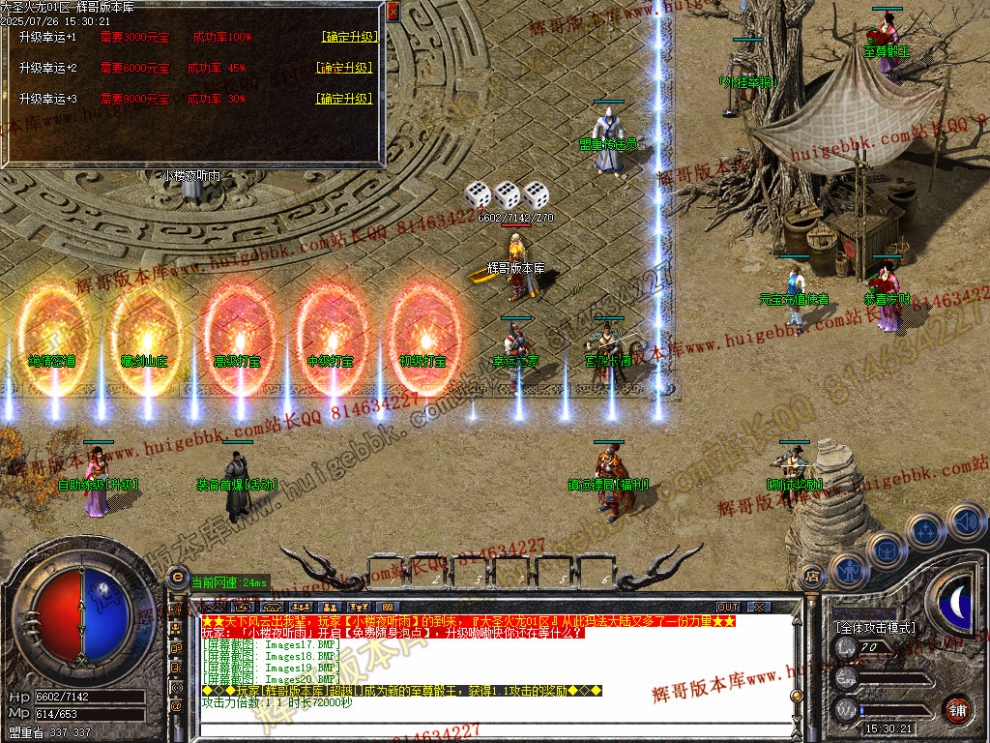The height and width of the screenshot is (743, 990).
Task: Toggle the sound speaker button
Action: [965, 521]
